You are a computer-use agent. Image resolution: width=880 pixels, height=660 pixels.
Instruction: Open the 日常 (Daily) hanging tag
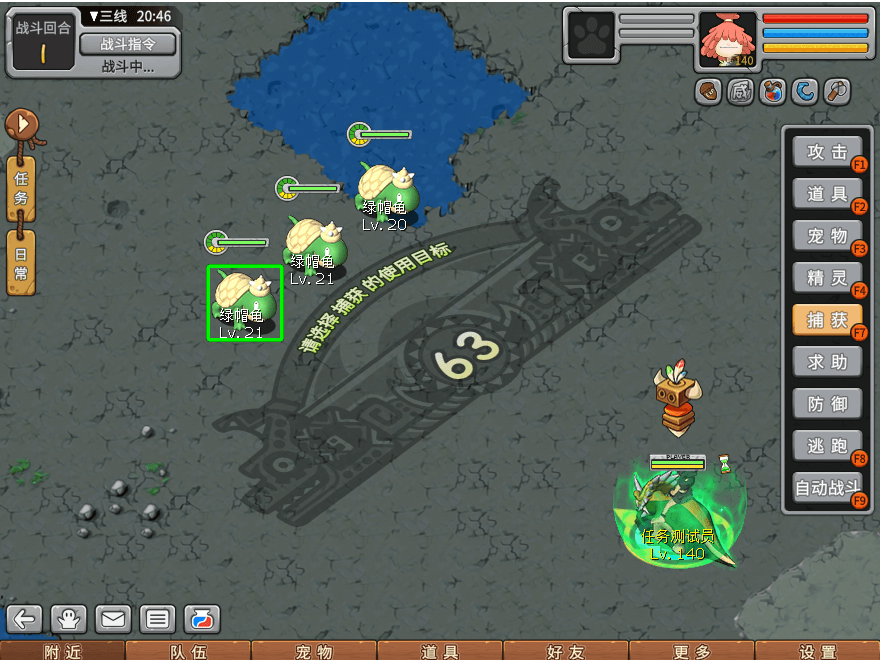[21, 261]
